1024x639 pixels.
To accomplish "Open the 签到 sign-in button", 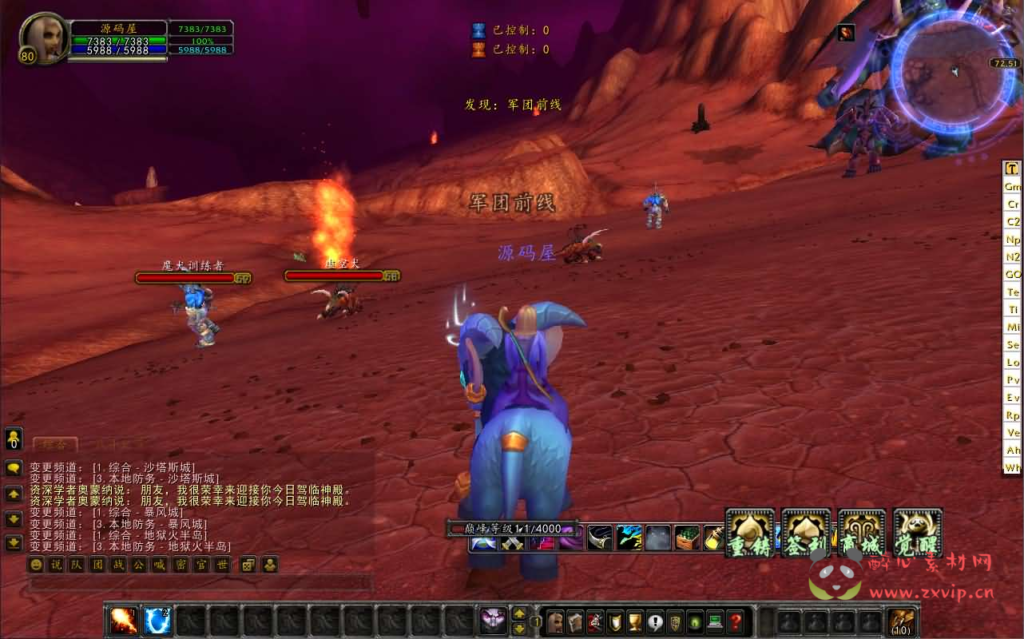I will point(806,533).
